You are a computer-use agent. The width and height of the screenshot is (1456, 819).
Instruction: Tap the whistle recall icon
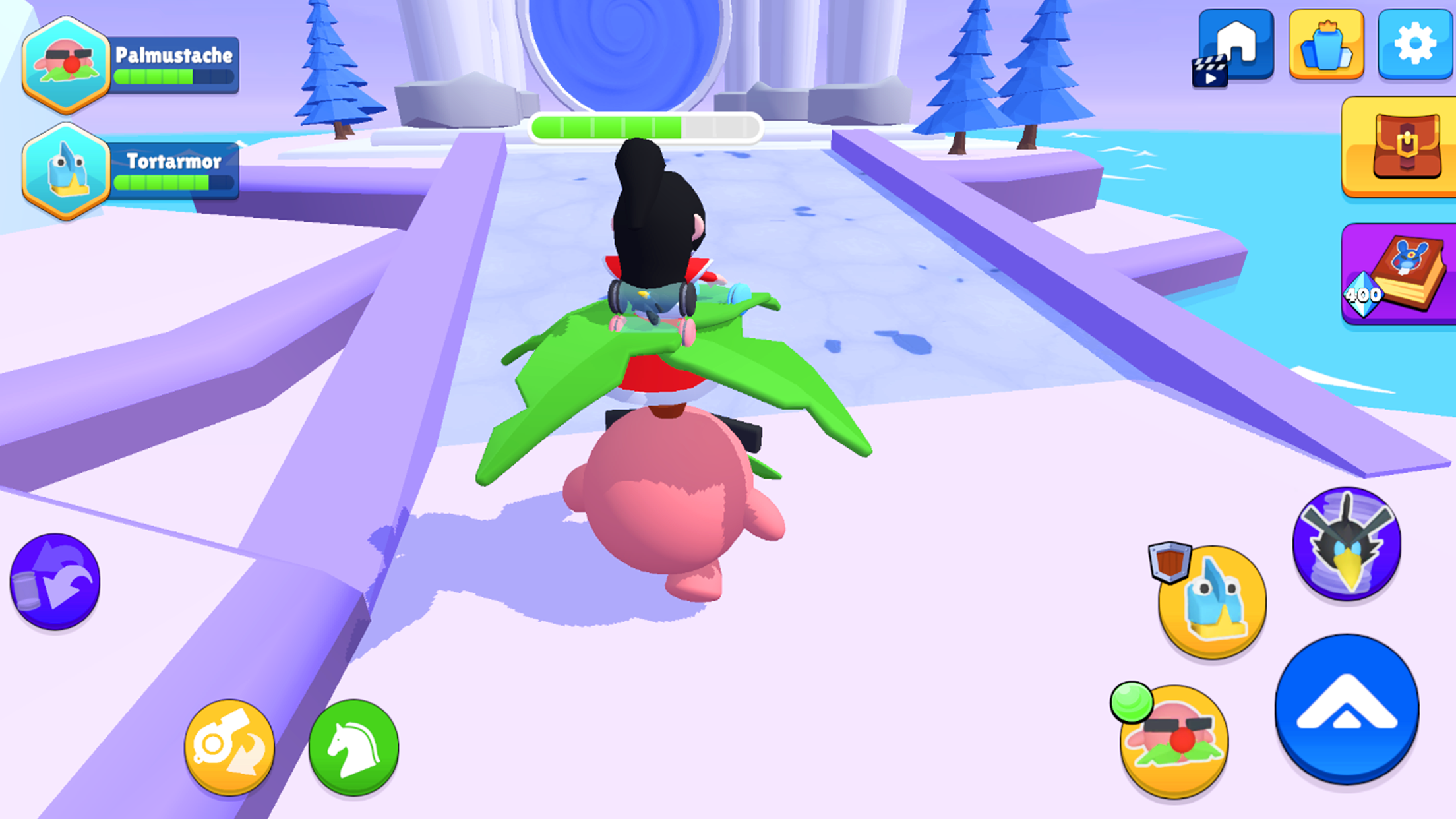[229, 744]
